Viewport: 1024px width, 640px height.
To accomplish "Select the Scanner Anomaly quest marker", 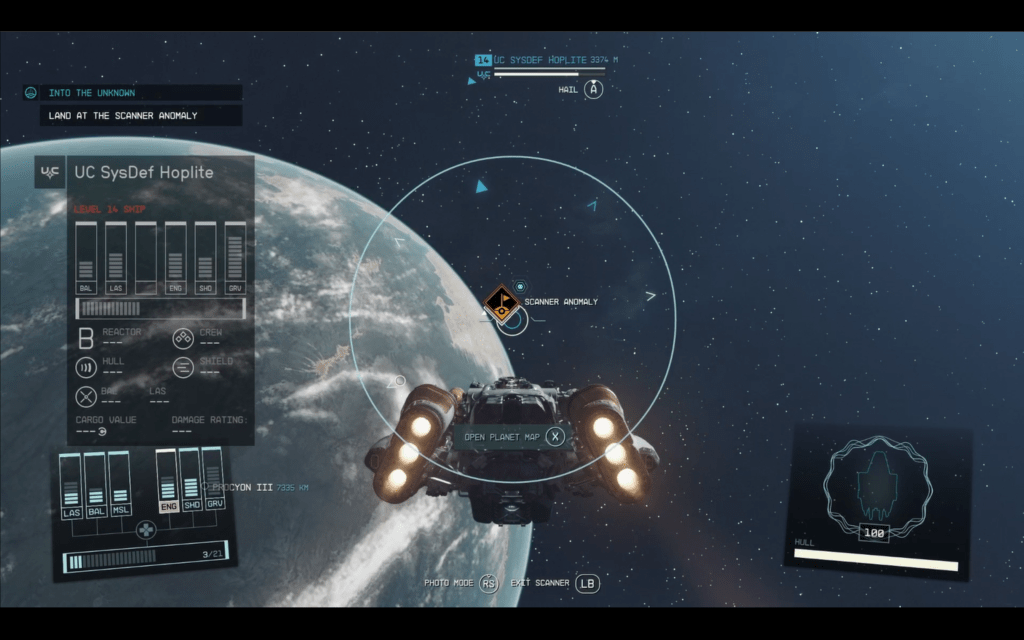I will tap(501, 301).
